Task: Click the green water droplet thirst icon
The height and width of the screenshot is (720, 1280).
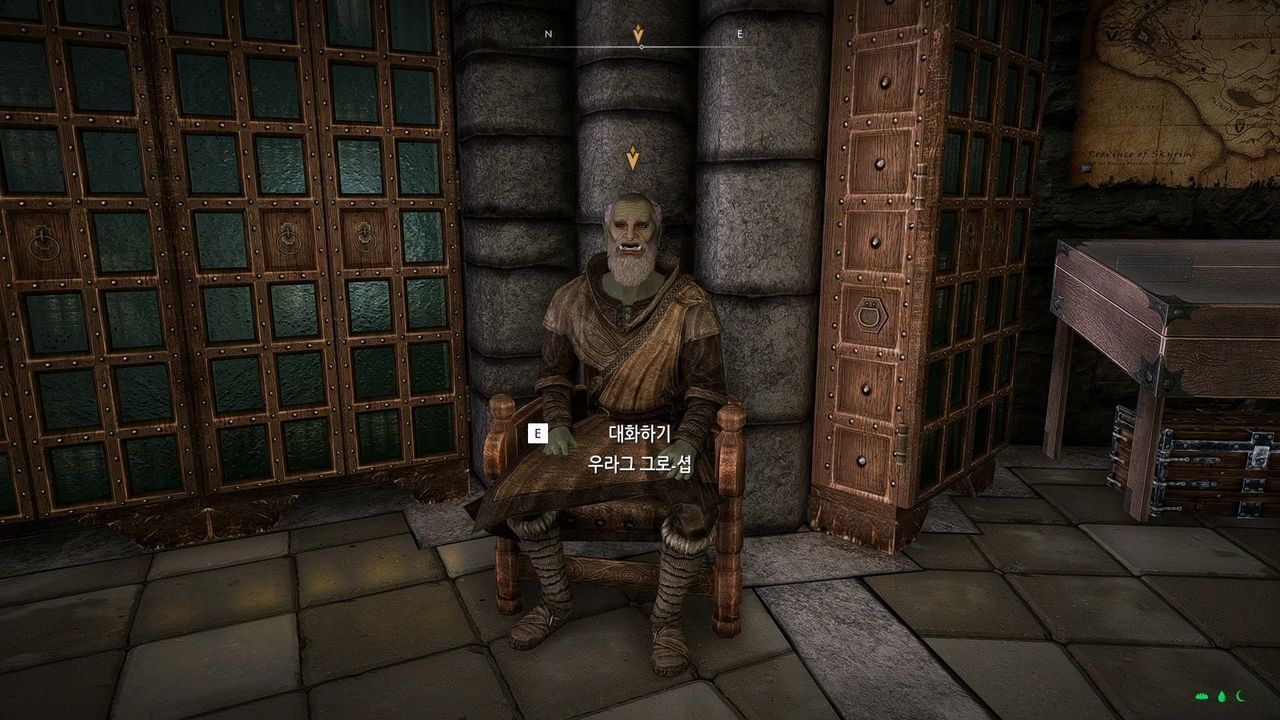Action: coord(1222,696)
